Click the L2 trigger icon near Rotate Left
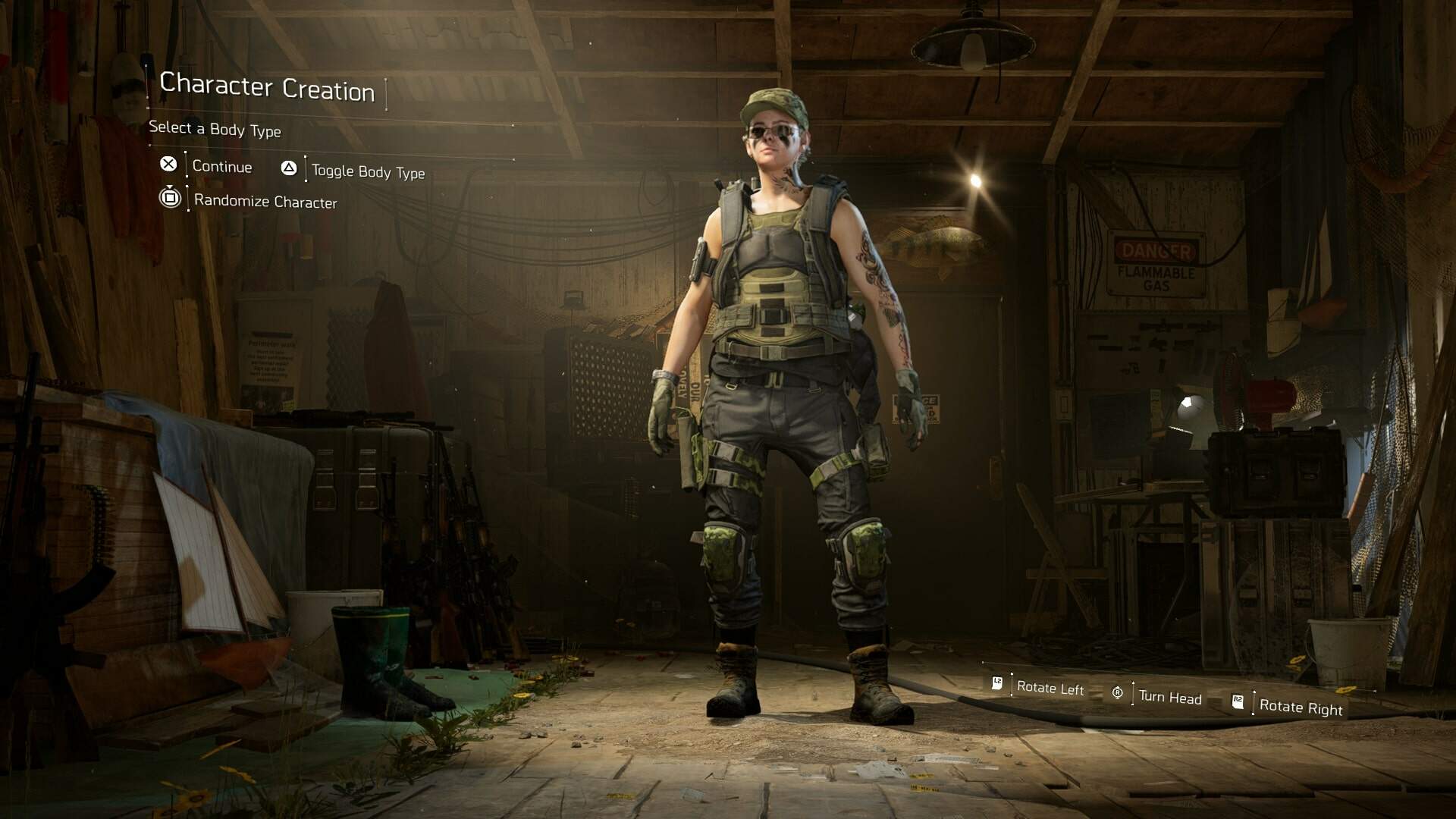Screen dimensions: 1456x819 [x=998, y=682]
